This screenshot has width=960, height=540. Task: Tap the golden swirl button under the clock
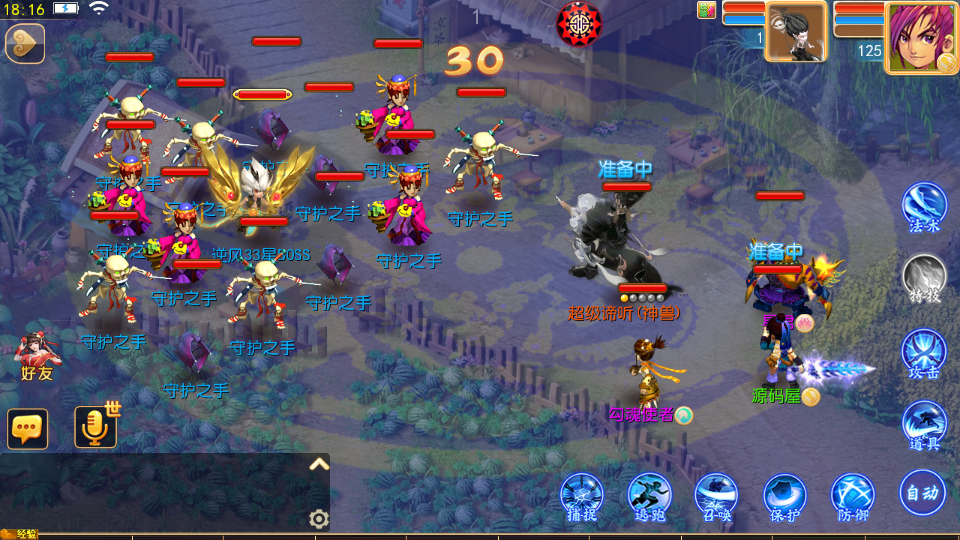pyautogui.click(x=24, y=44)
